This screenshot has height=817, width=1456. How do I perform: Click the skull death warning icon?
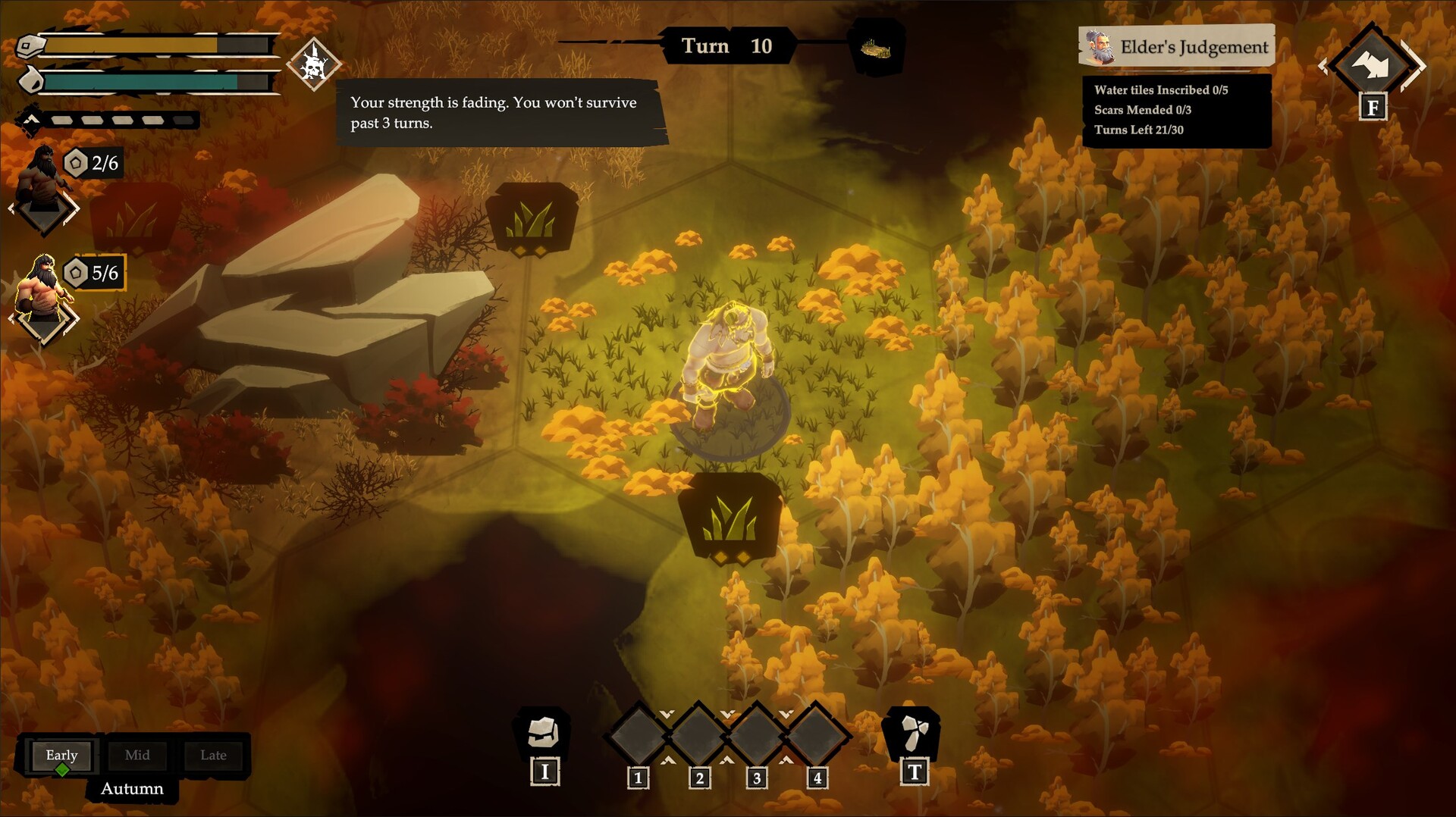point(313,64)
